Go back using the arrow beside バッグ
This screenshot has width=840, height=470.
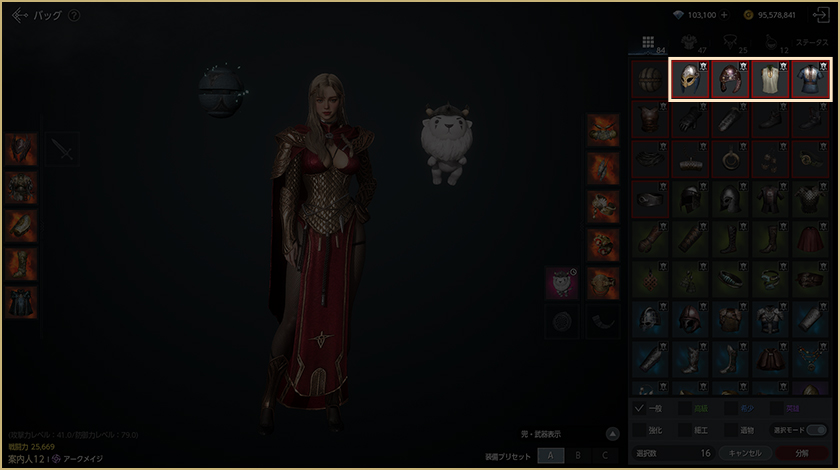click(x=19, y=16)
